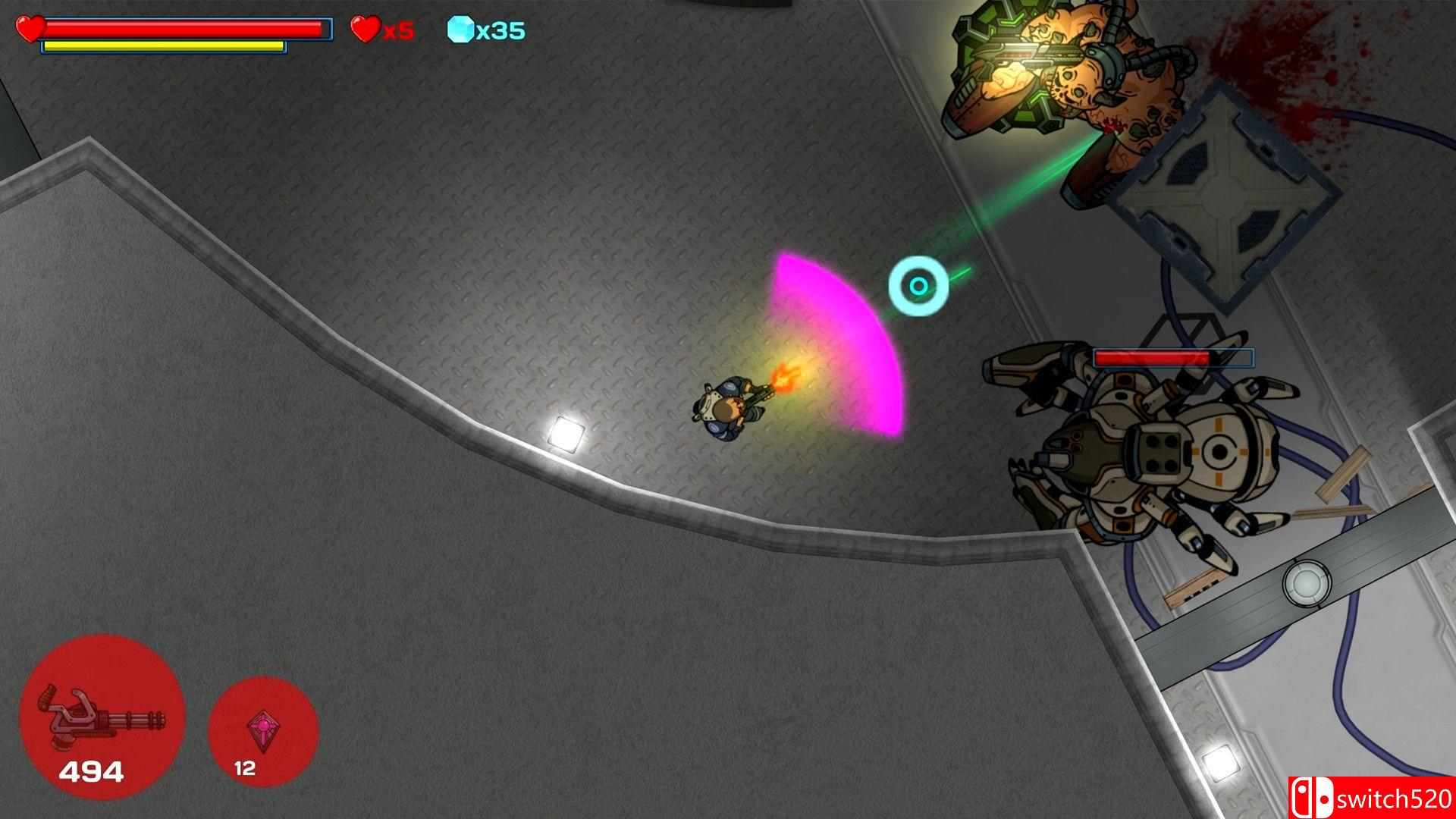Image resolution: width=1456 pixels, height=819 pixels.
Task: Click the cyan targeting reticle
Action: (920, 285)
